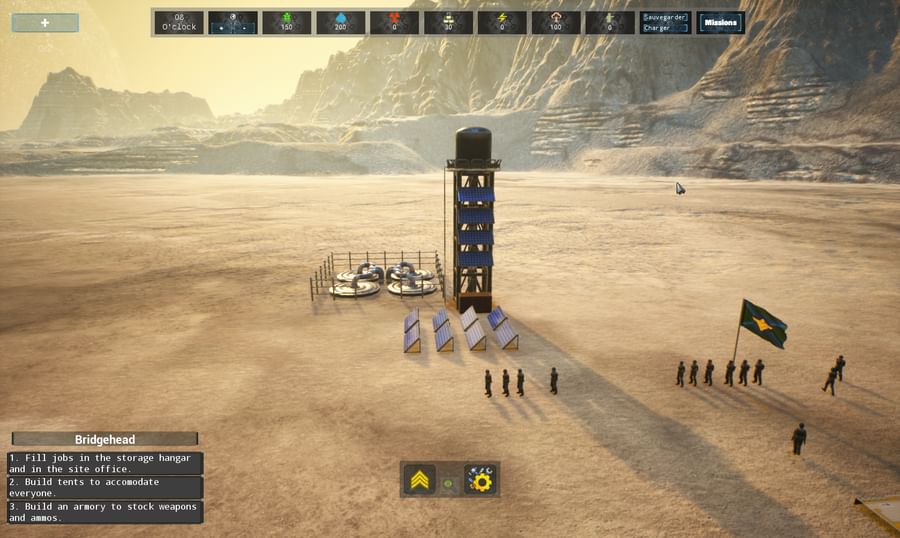Select the build an armory objective

point(105,512)
